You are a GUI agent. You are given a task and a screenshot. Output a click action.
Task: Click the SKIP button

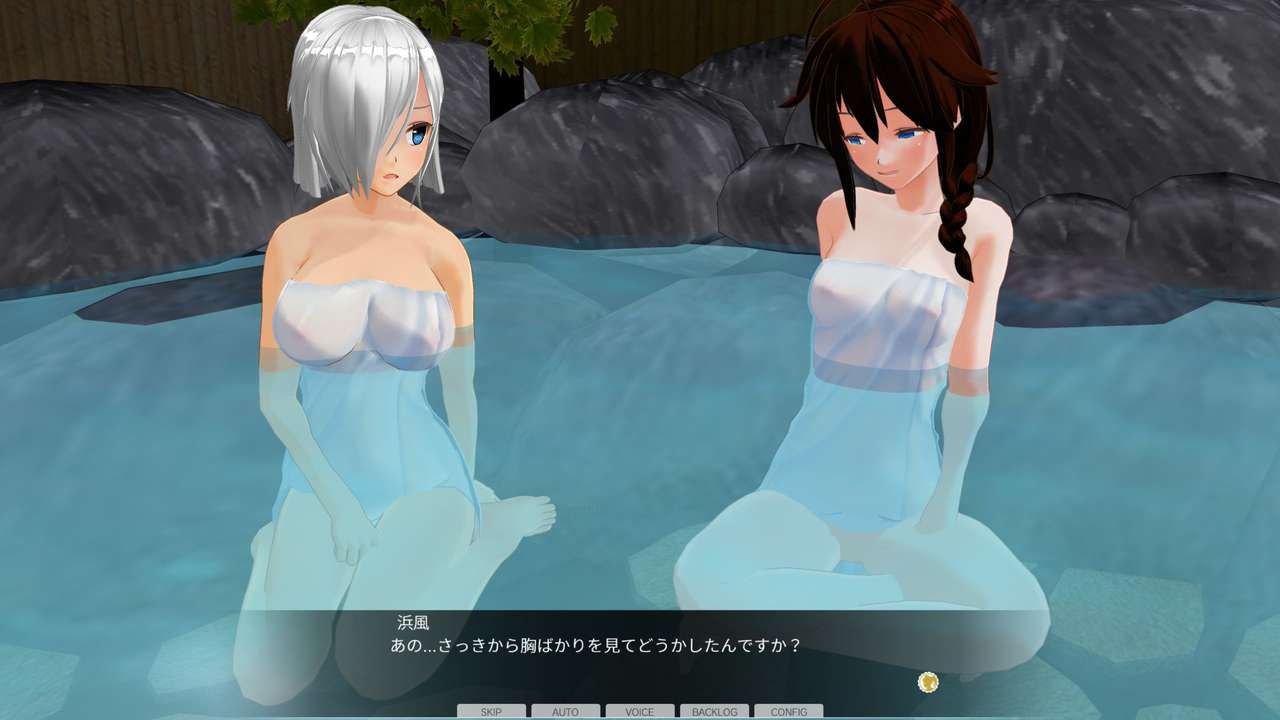coord(491,712)
